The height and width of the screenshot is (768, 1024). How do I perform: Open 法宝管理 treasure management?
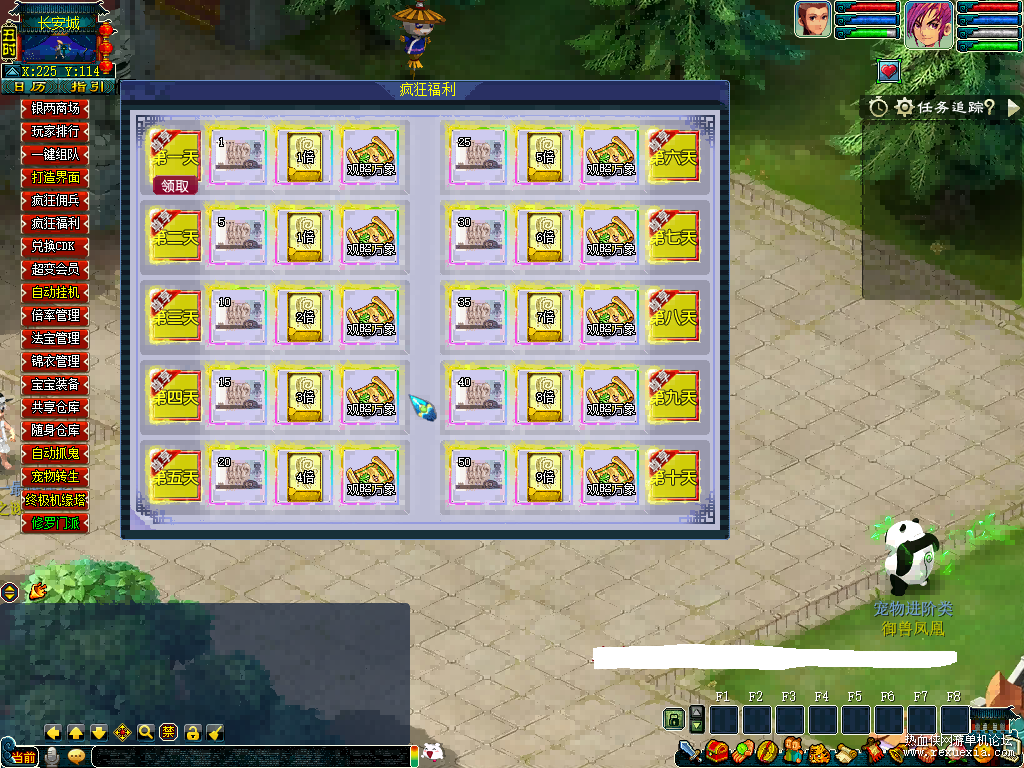coord(55,339)
